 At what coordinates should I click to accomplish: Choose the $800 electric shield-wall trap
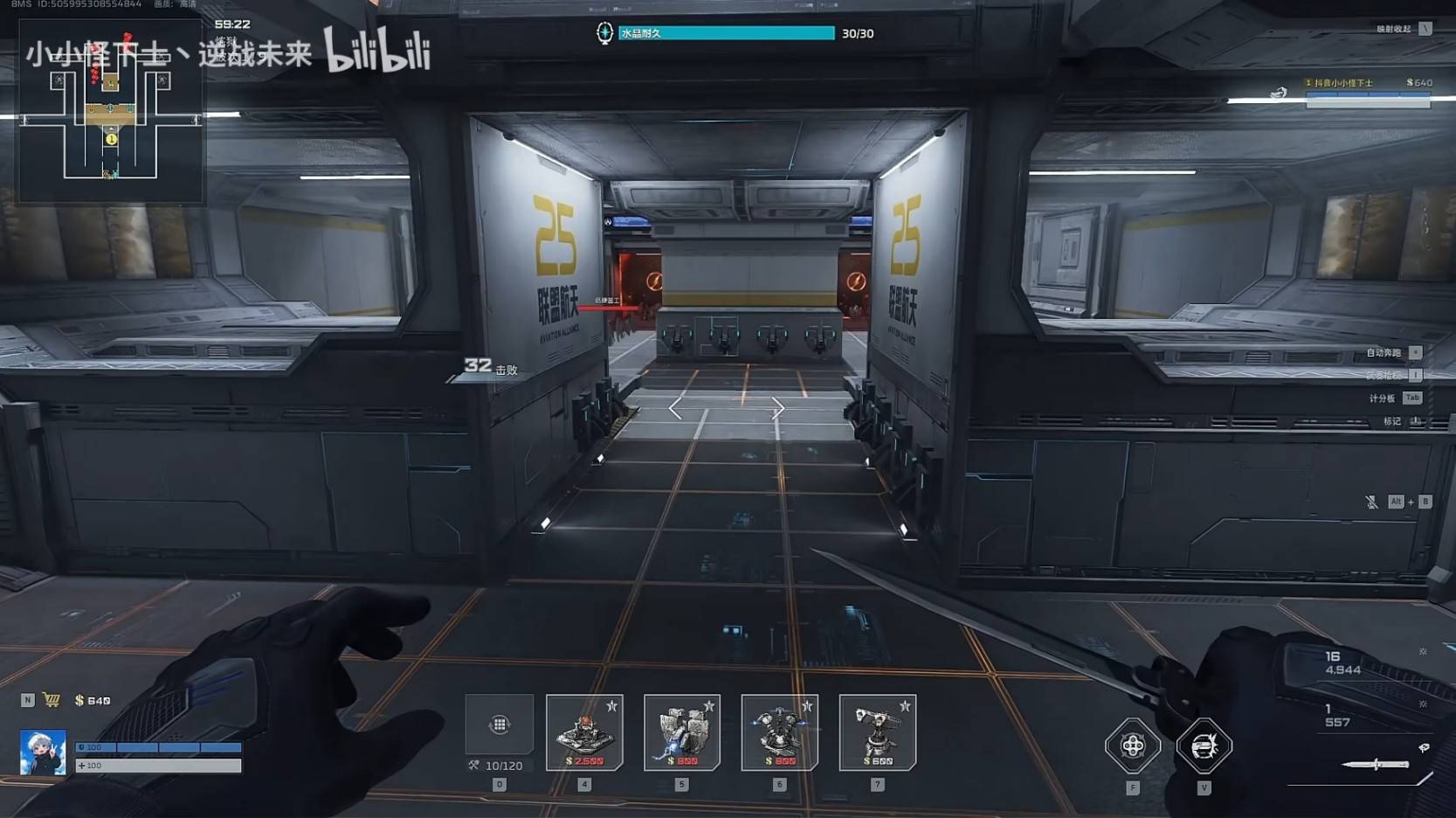click(x=682, y=732)
